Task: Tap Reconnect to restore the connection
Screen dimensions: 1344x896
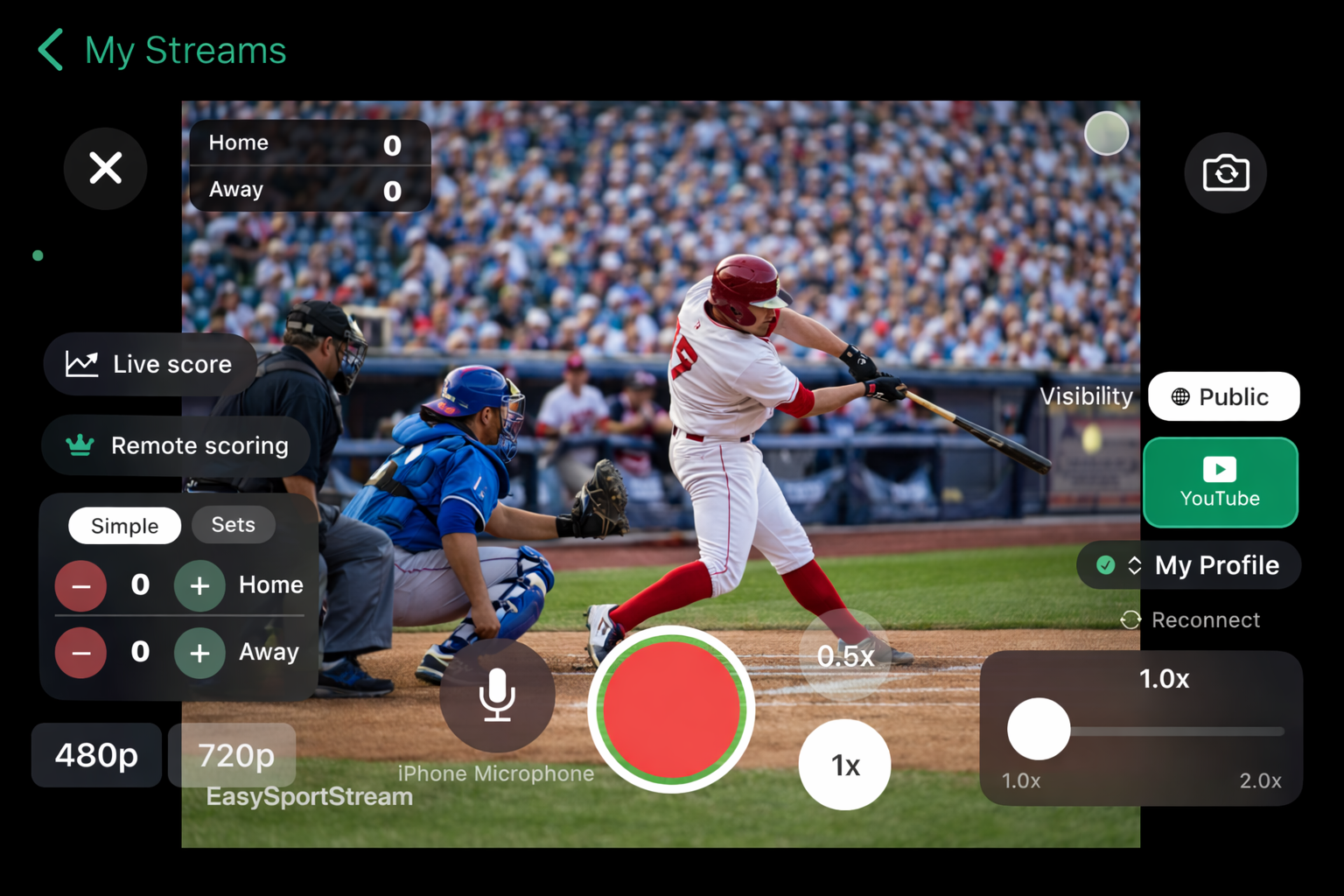Action: point(1191,619)
